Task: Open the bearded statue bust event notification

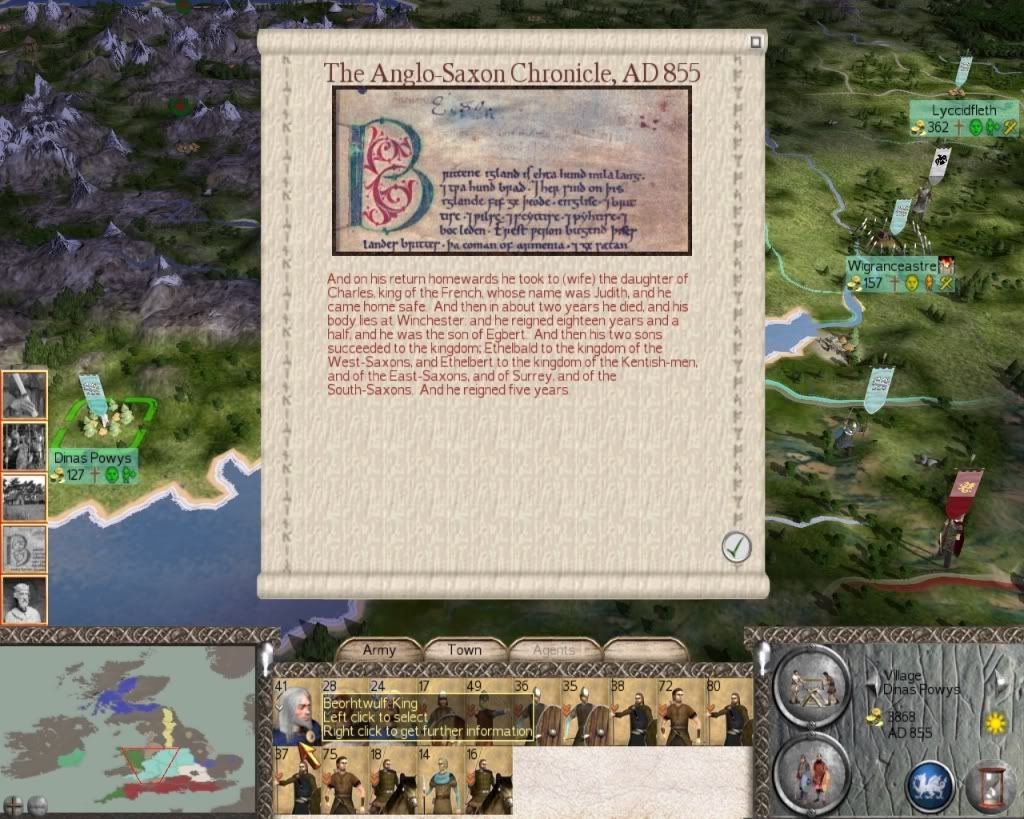Action: pos(24,600)
